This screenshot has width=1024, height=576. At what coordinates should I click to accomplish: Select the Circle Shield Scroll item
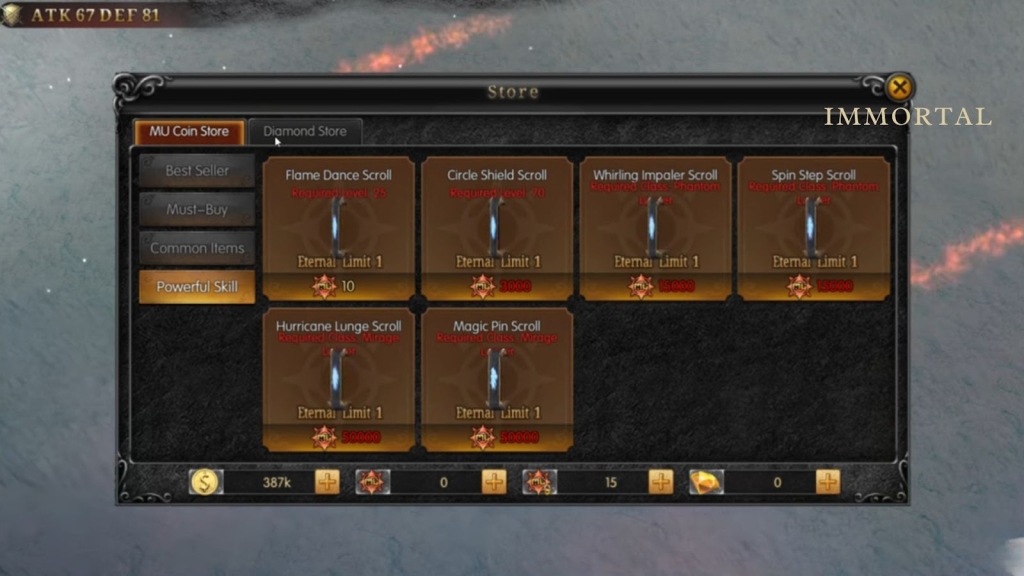coord(496,227)
